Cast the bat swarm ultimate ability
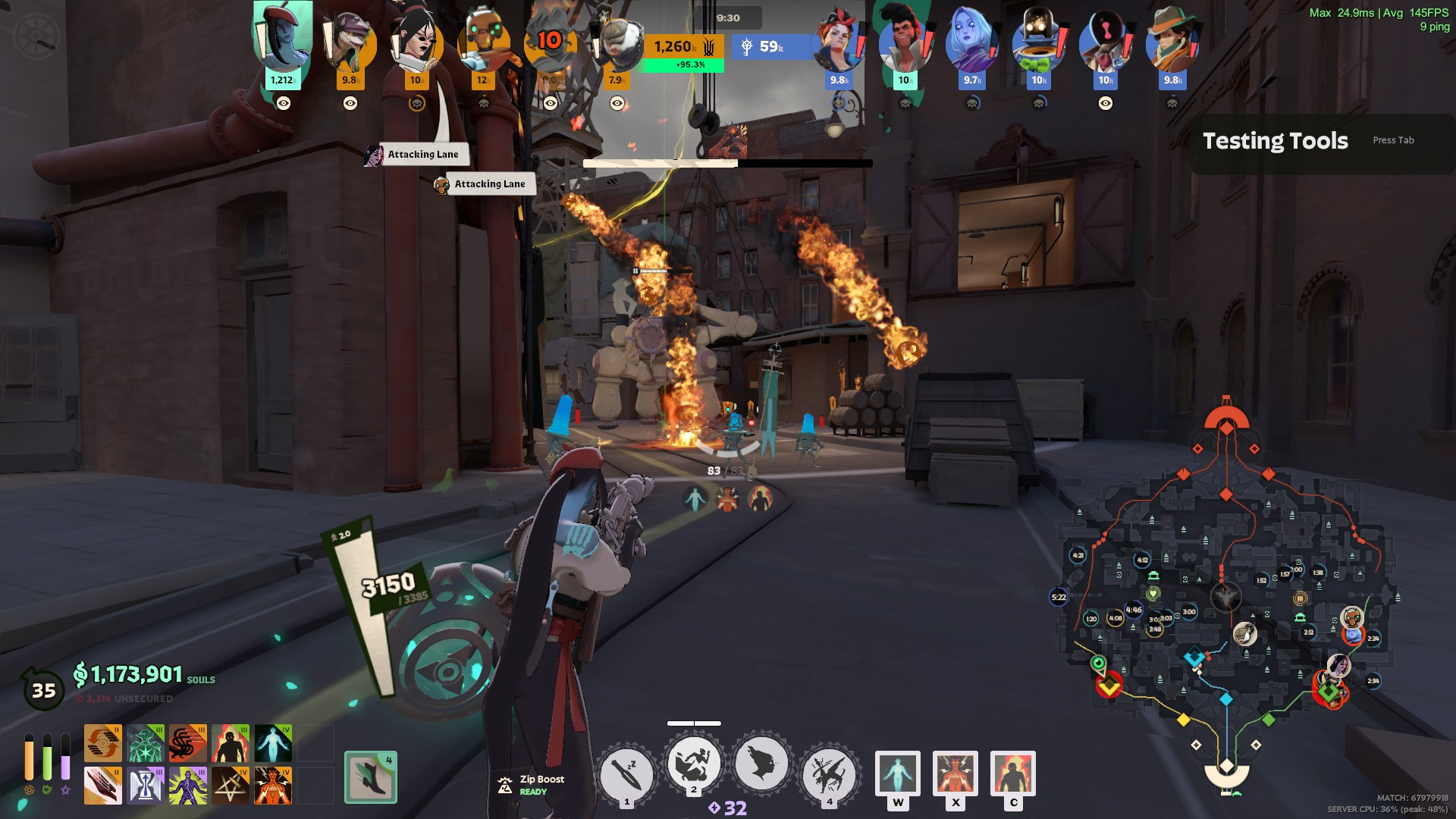 click(829, 773)
